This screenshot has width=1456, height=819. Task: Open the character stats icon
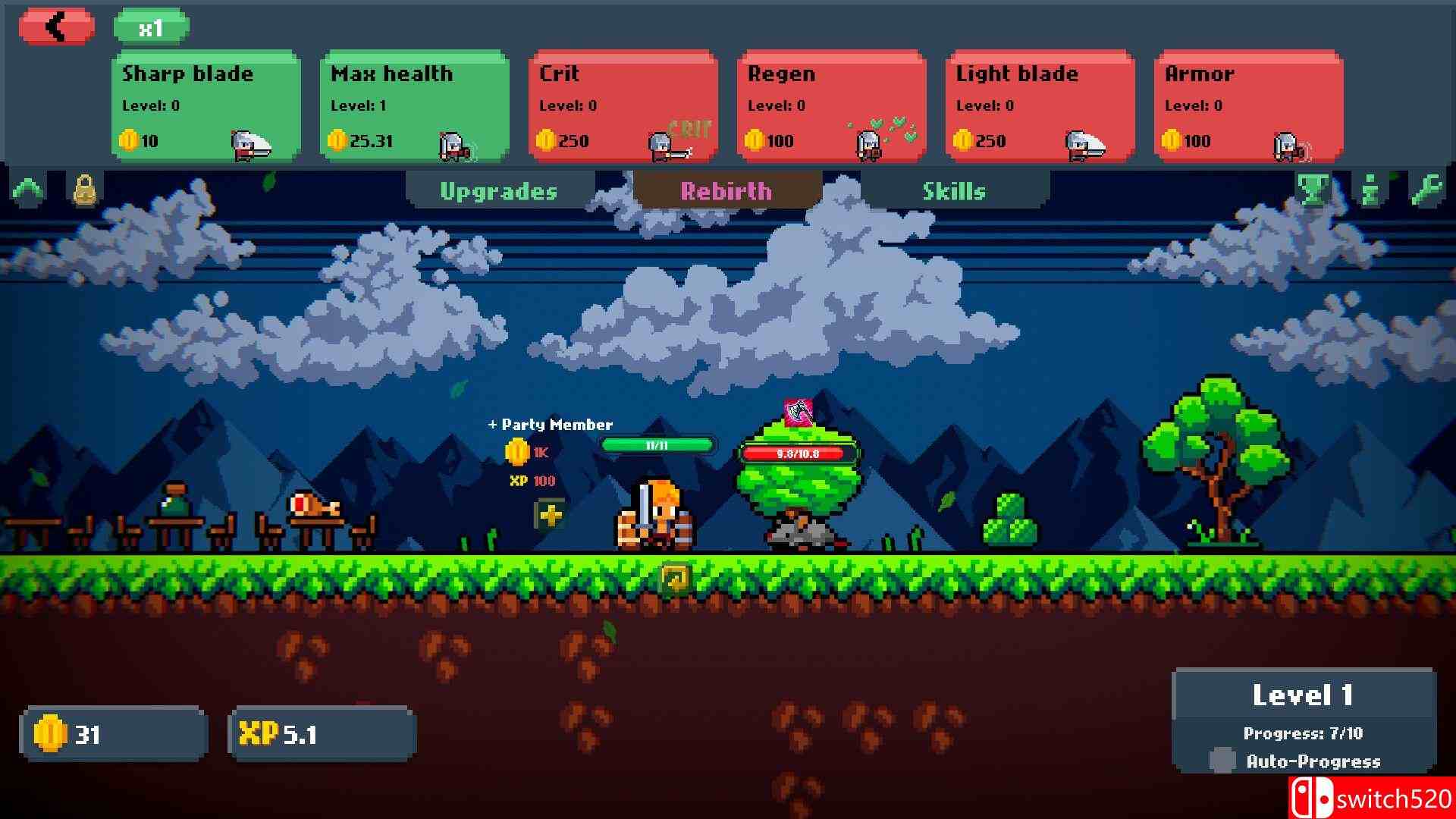[x=1370, y=190]
